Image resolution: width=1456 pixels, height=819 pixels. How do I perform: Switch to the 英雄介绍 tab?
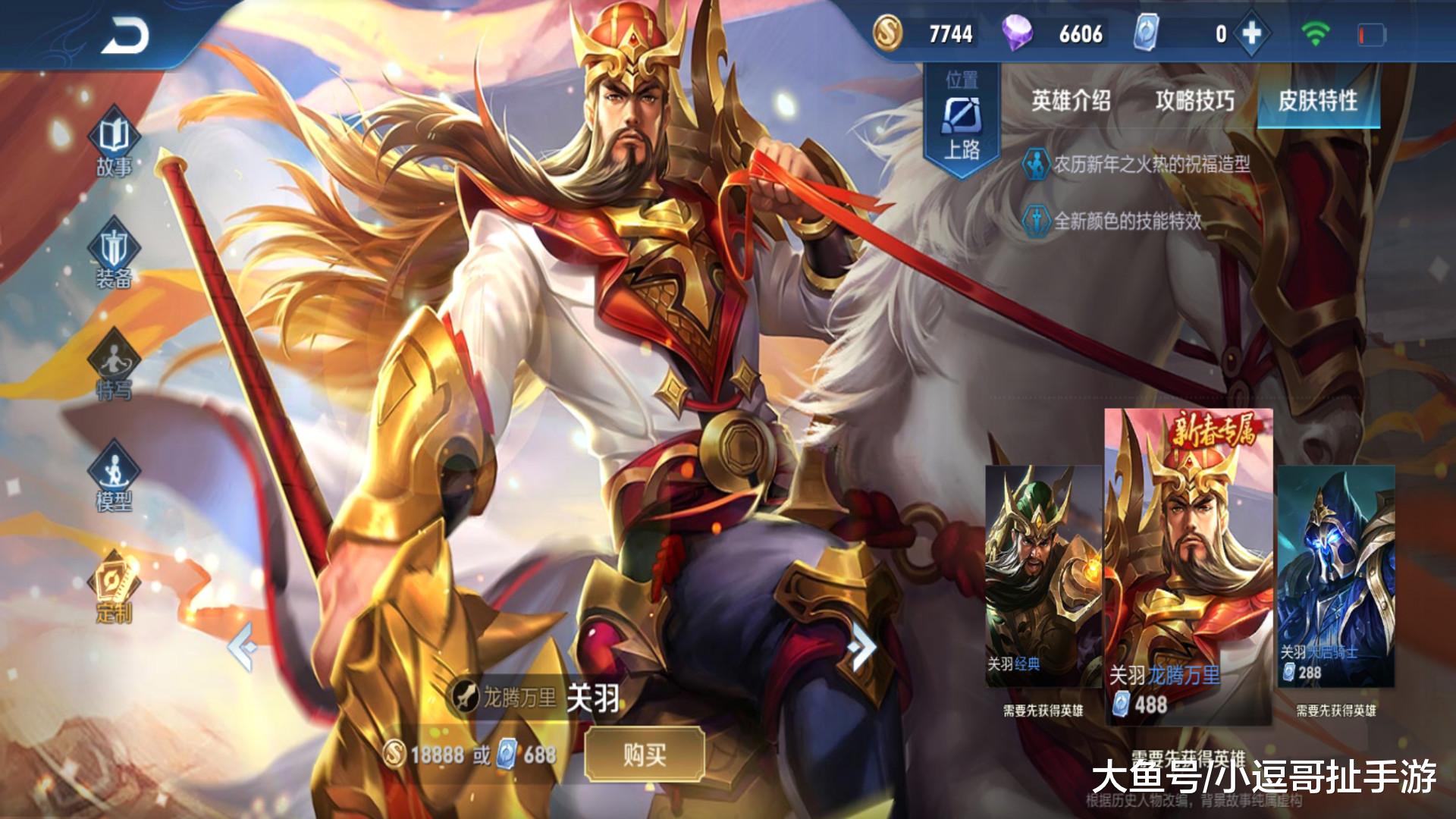click(1071, 98)
